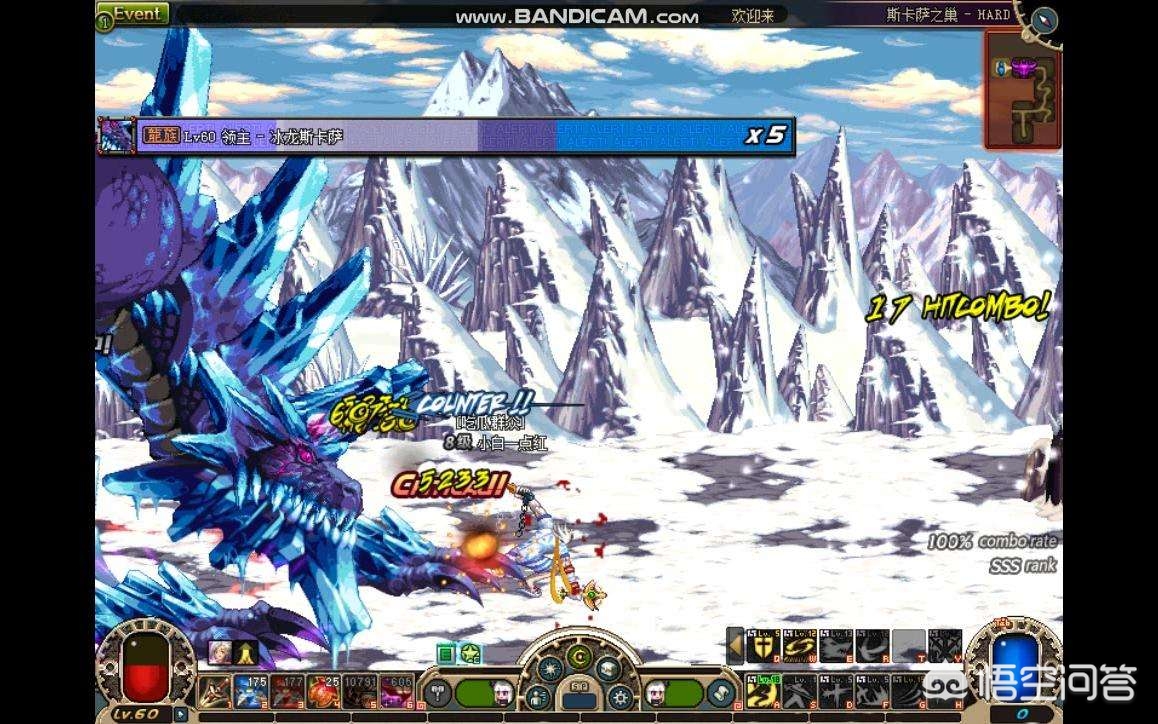Use the blue item with count 175
Image resolution: width=1158 pixels, height=724 pixels.
click(249, 692)
